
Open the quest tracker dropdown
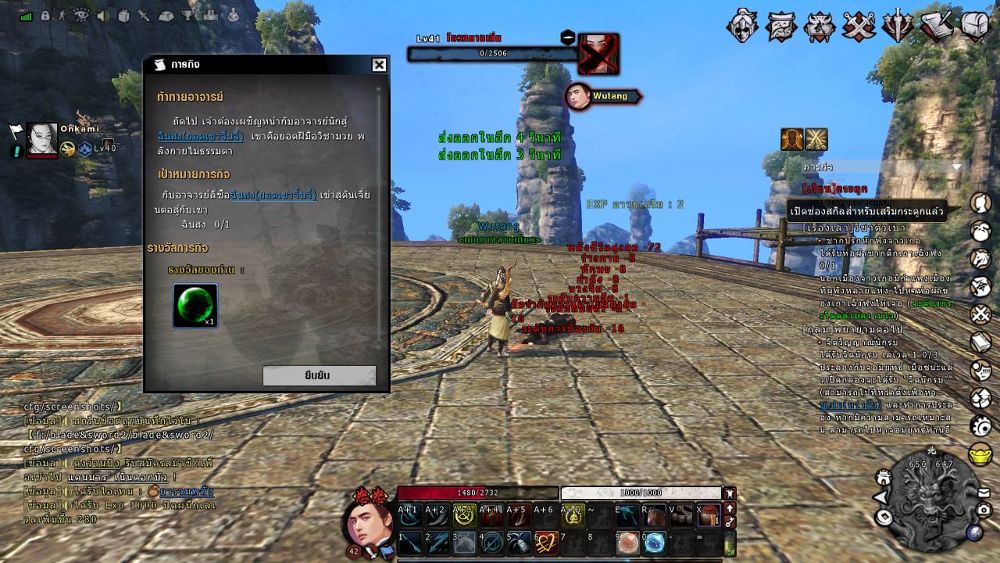pos(956,167)
